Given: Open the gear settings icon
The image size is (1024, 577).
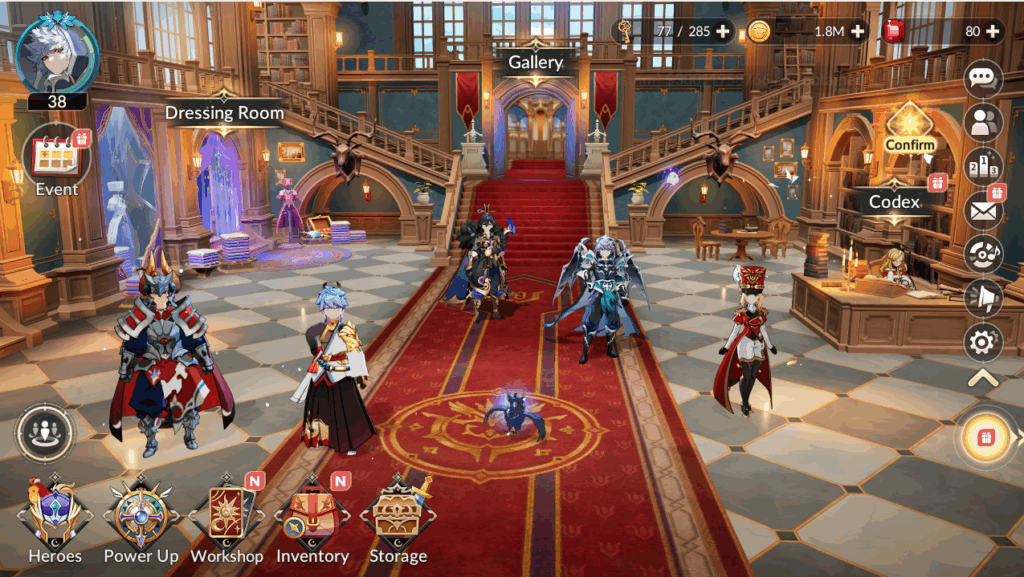Looking at the screenshot, I should (x=983, y=343).
